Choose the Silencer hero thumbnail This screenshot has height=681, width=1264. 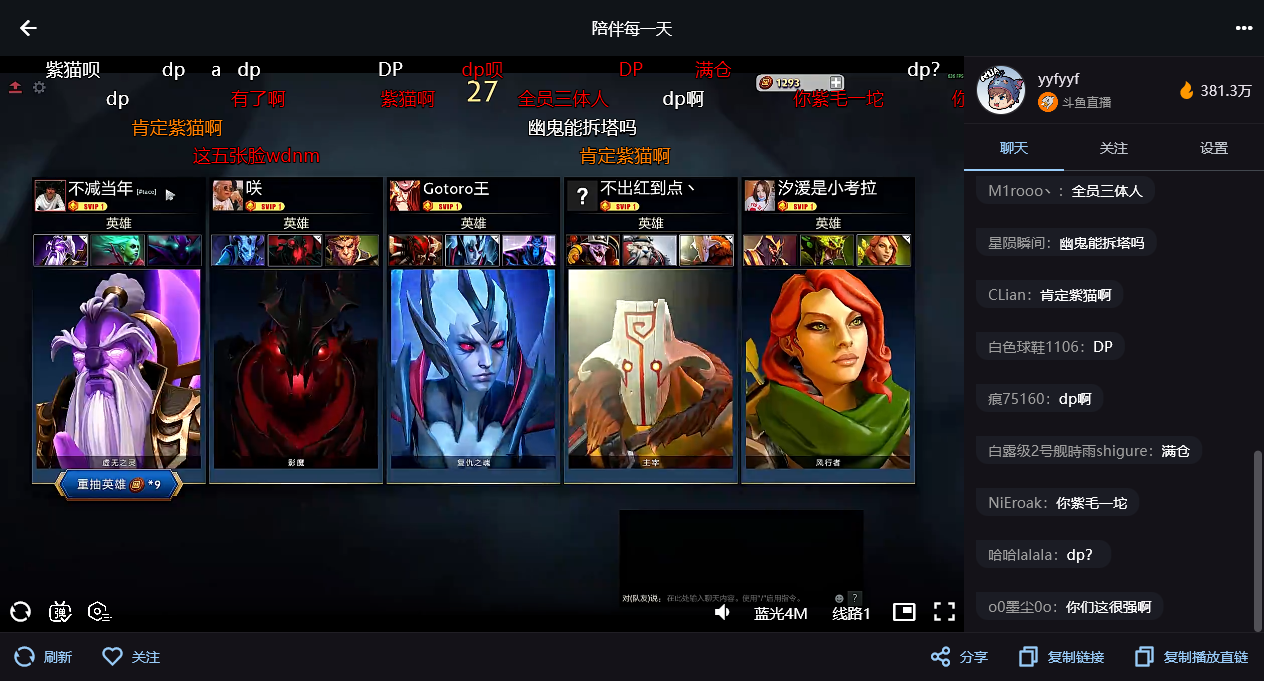click(x=770, y=250)
